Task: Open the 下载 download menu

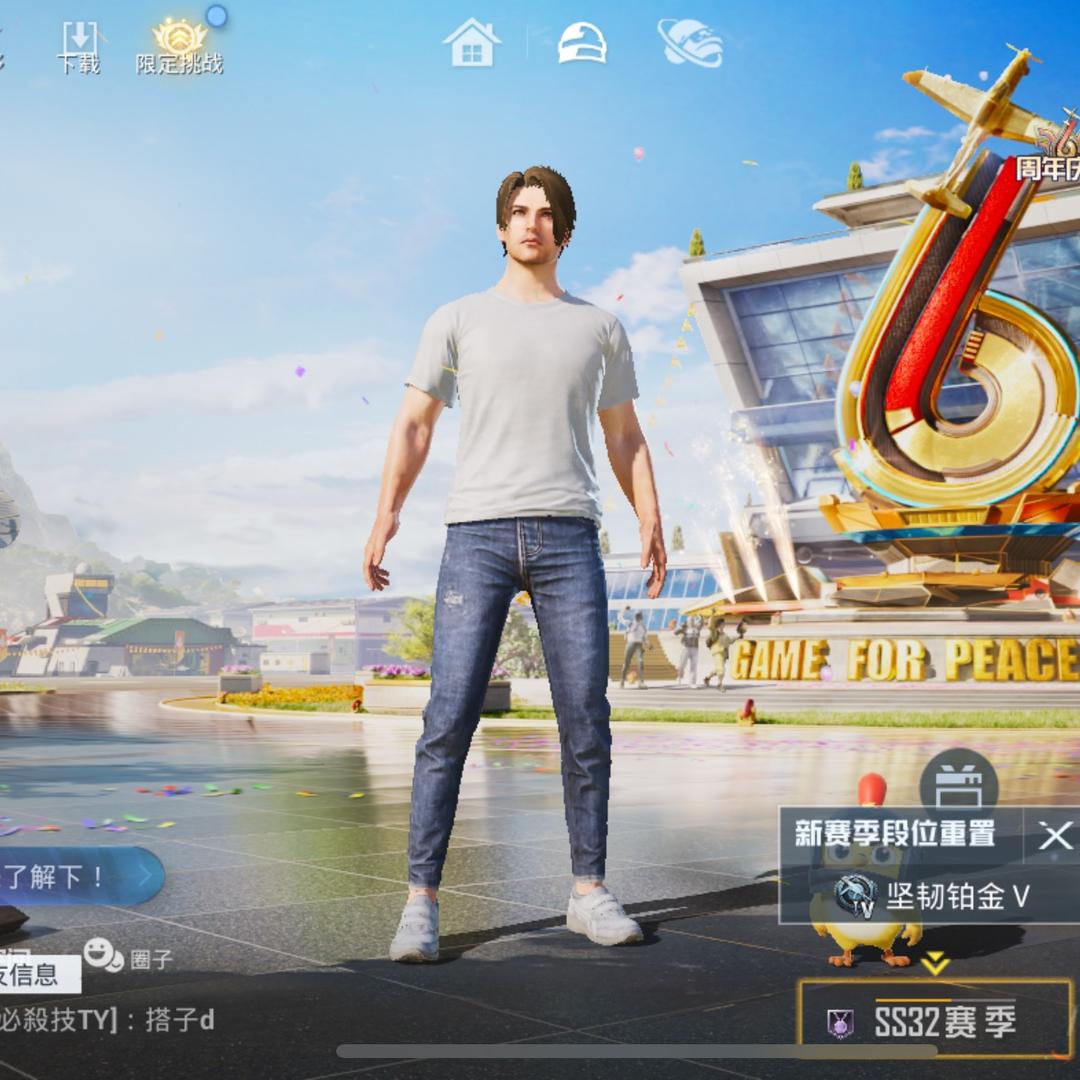Action: [79, 47]
